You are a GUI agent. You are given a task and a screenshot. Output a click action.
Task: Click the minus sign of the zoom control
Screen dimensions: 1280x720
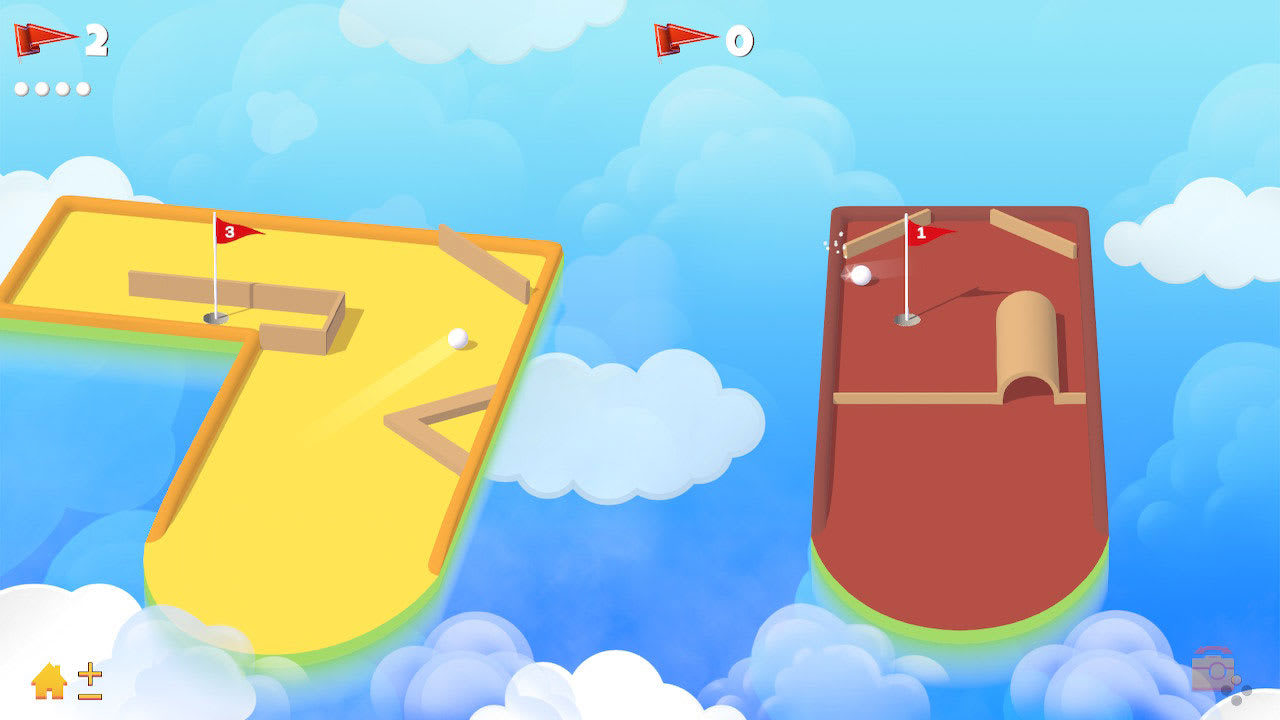click(89, 695)
